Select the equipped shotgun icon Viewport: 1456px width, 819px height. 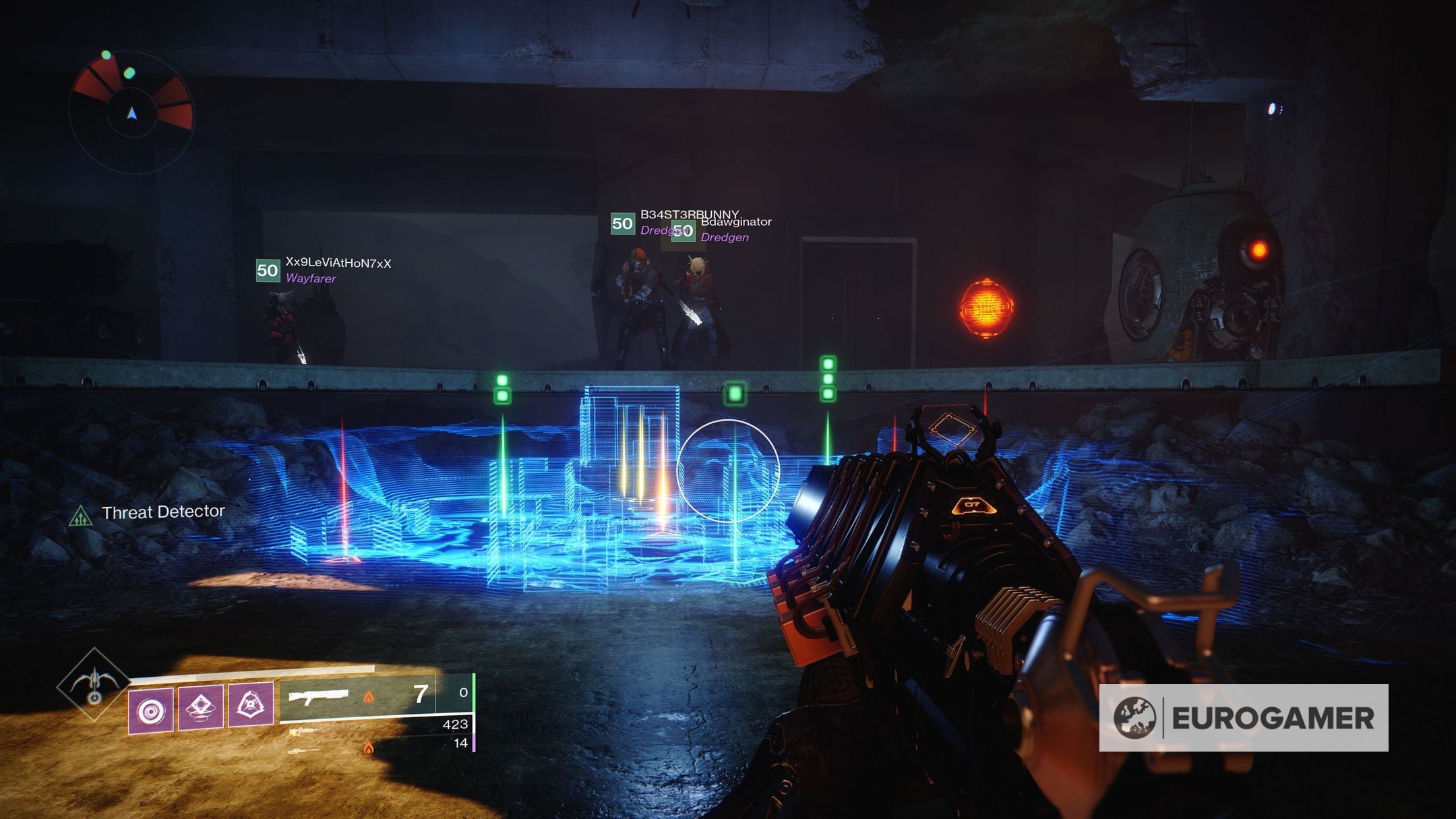pyautogui.click(x=319, y=696)
